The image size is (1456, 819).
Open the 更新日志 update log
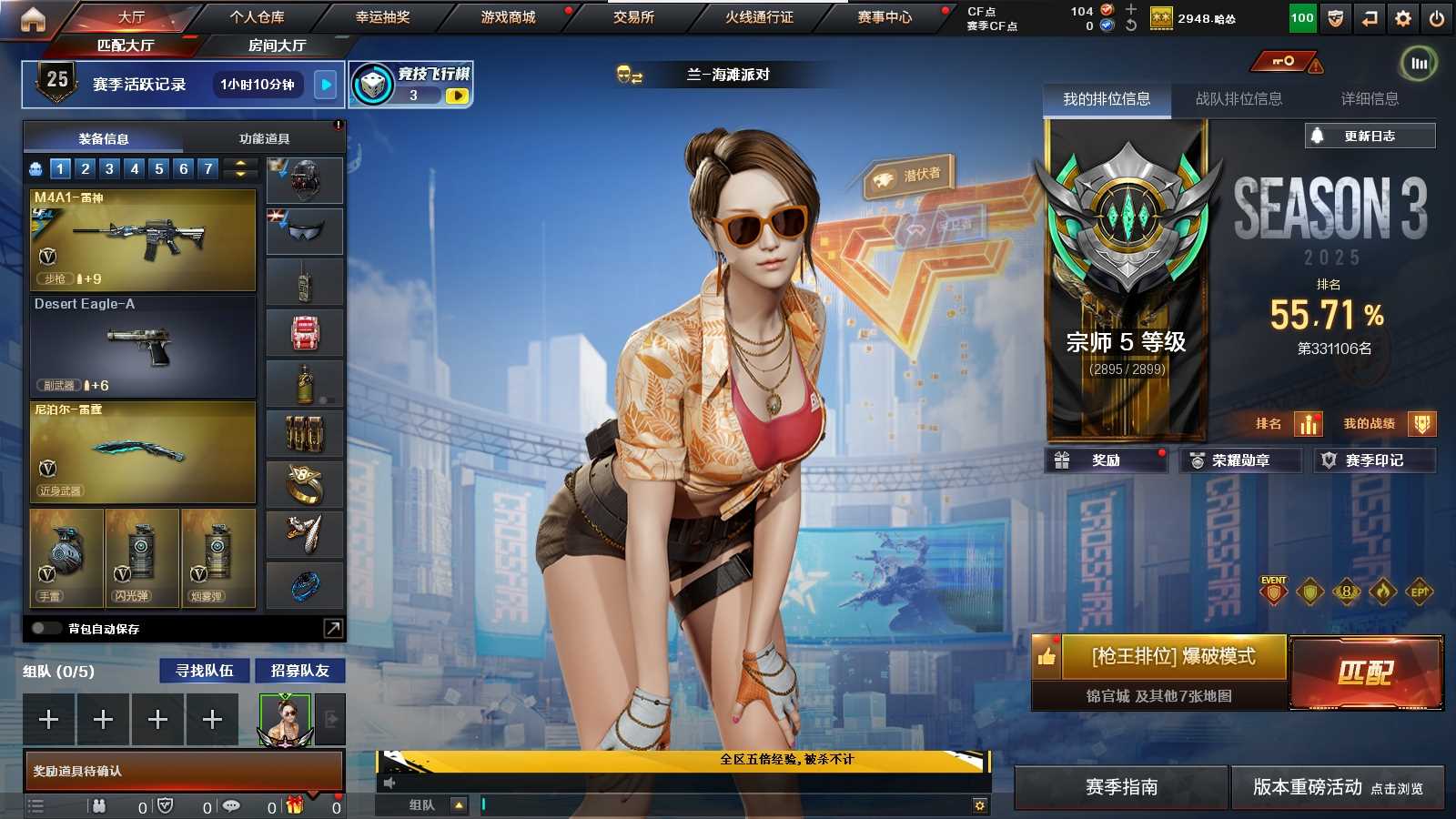pyautogui.click(x=1370, y=136)
